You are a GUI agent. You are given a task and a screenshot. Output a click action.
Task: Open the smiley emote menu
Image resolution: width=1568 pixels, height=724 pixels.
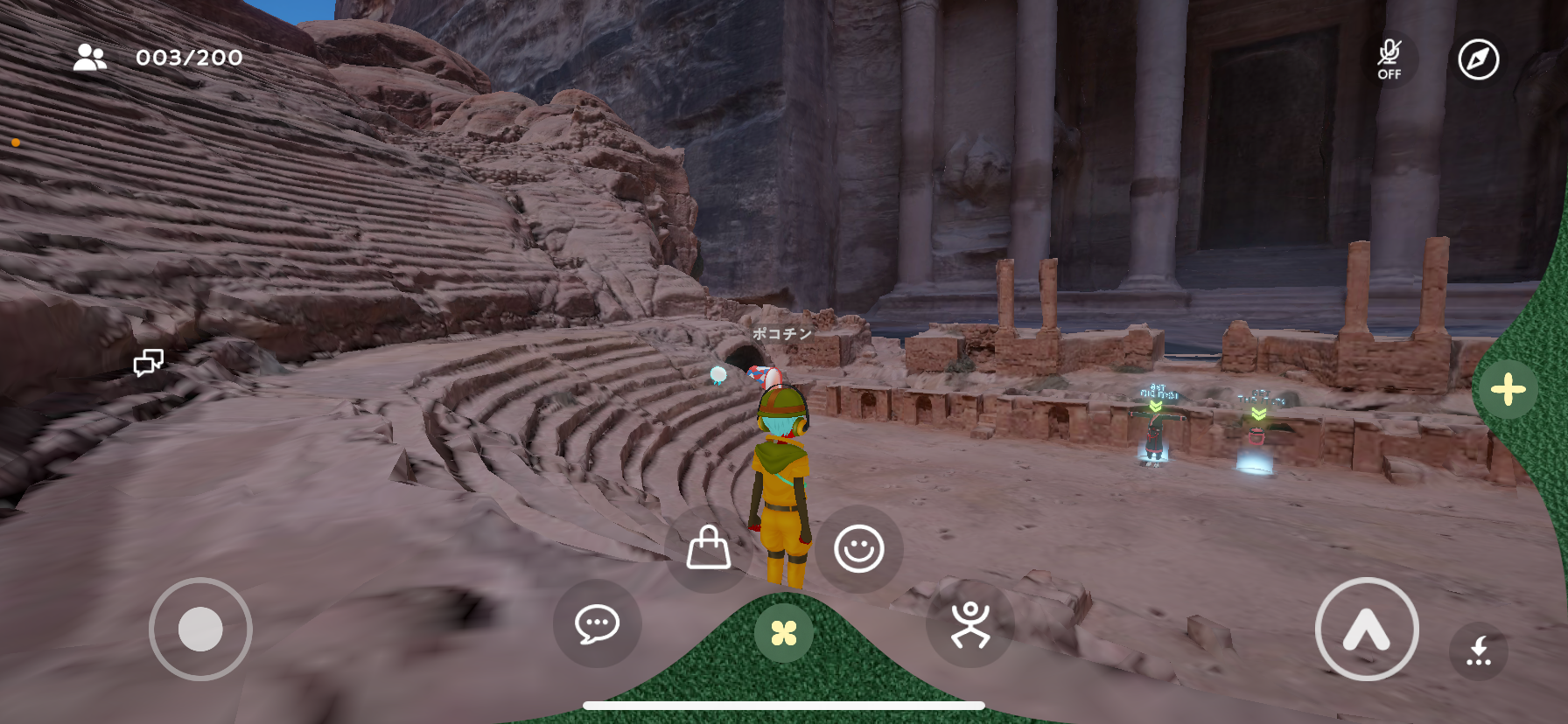point(859,548)
